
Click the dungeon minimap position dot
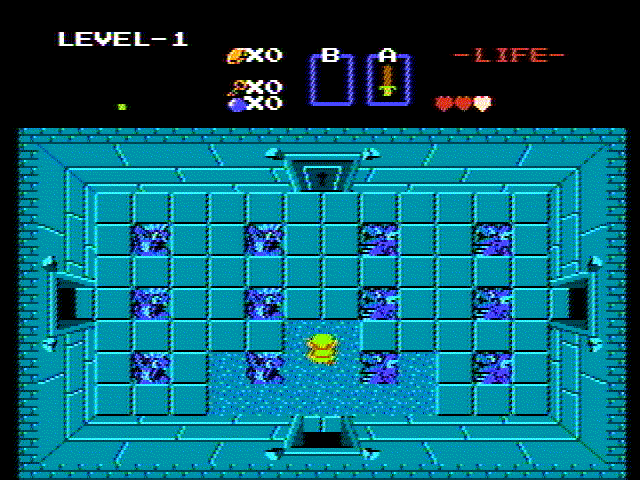pos(122,106)
